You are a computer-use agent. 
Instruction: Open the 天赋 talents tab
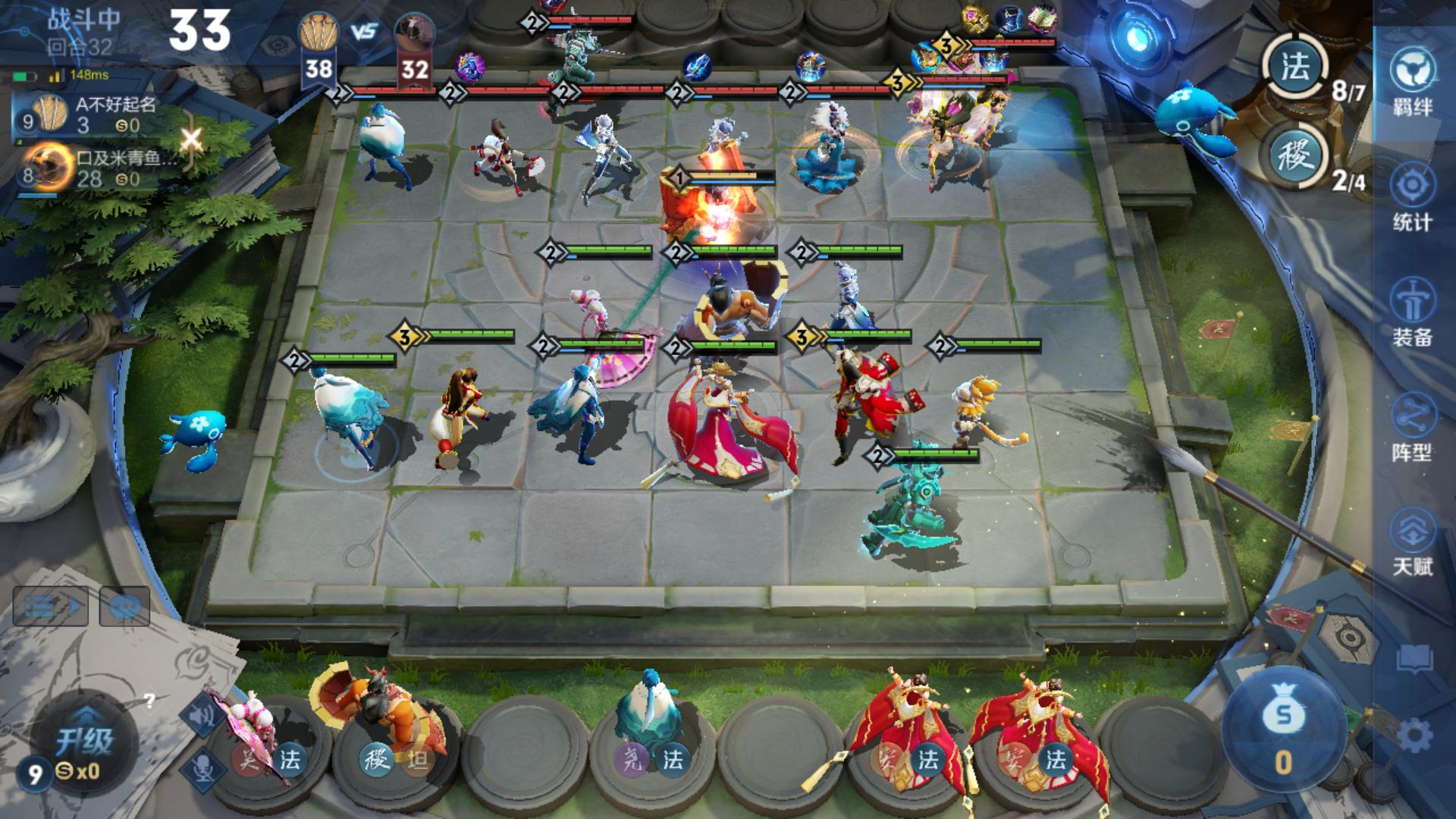pyautogui.click(x=1412, y=541)
